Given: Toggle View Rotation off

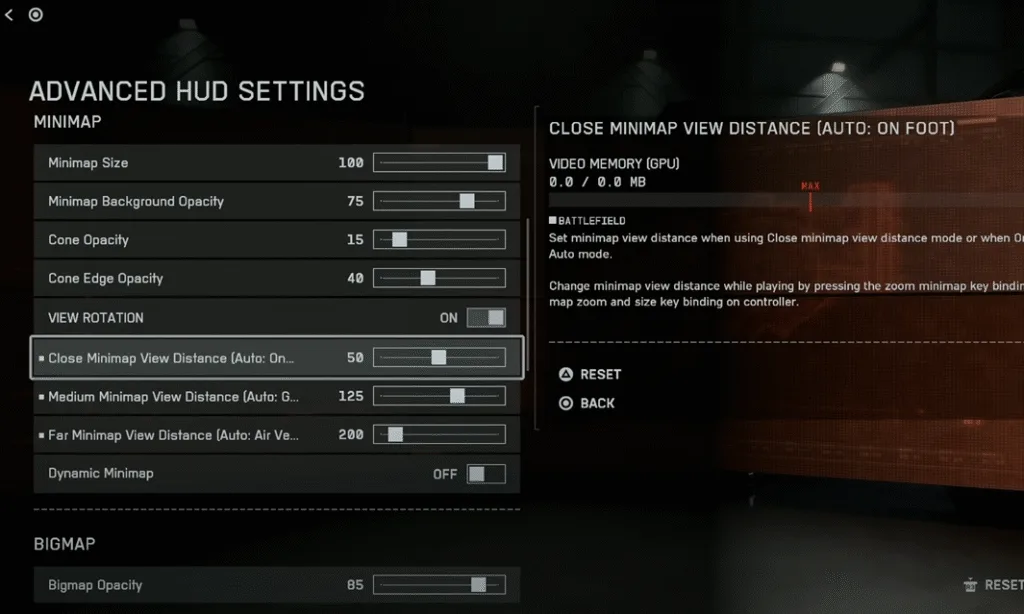Looking at the screenshot, I should pos(486,318).
